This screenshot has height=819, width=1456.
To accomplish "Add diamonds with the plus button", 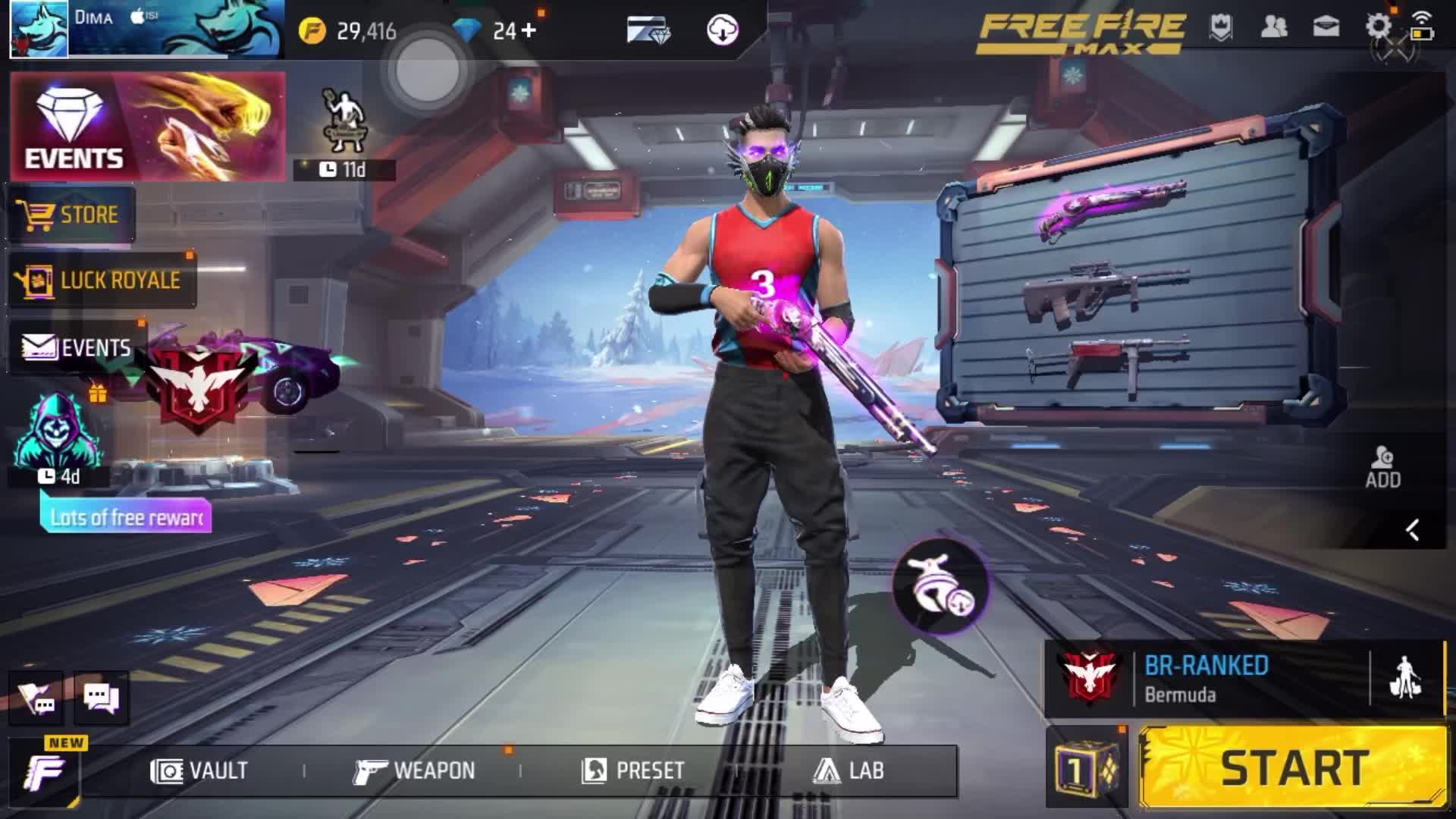I will [529, 30].
